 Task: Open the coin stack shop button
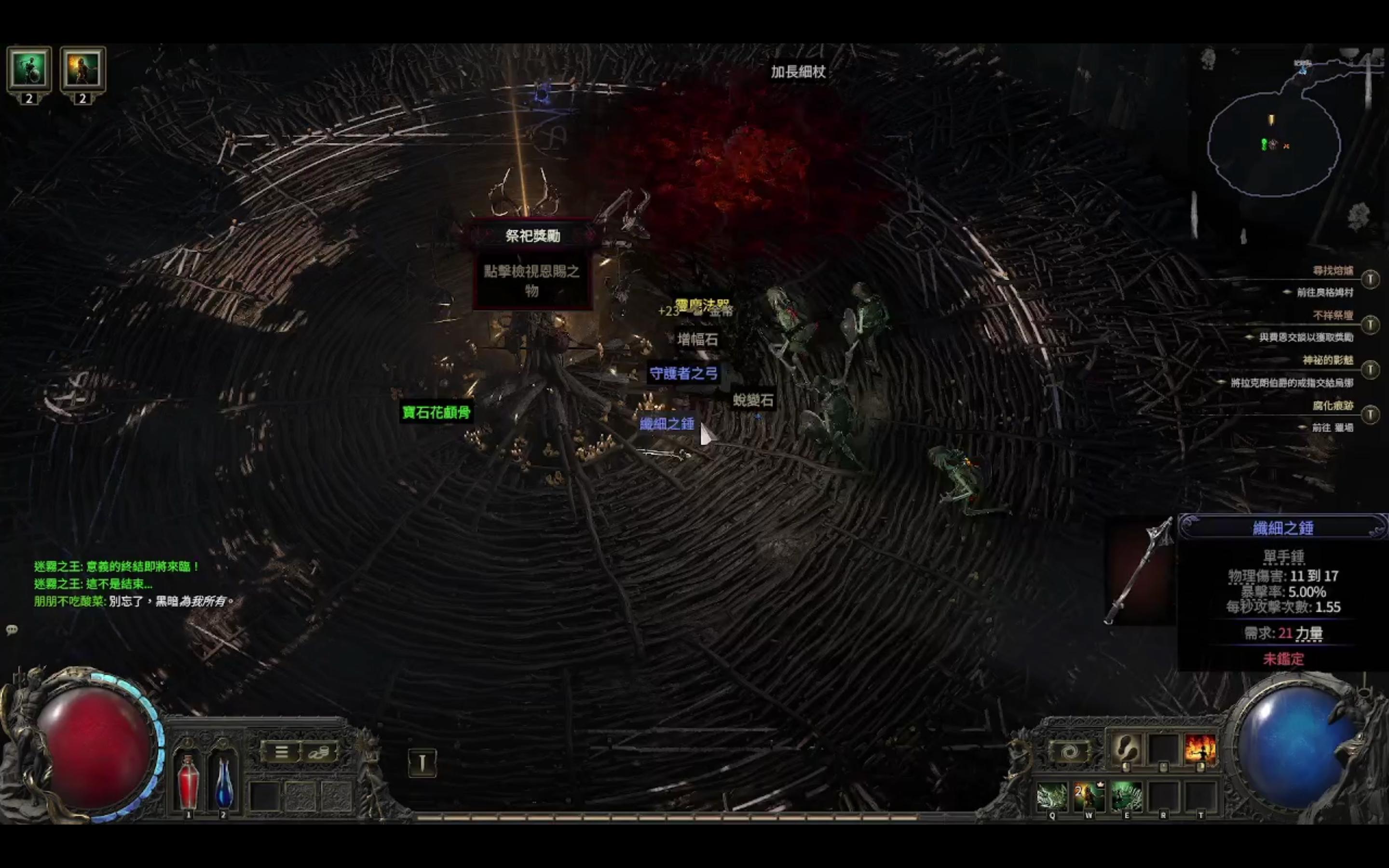tap(318, 752)
